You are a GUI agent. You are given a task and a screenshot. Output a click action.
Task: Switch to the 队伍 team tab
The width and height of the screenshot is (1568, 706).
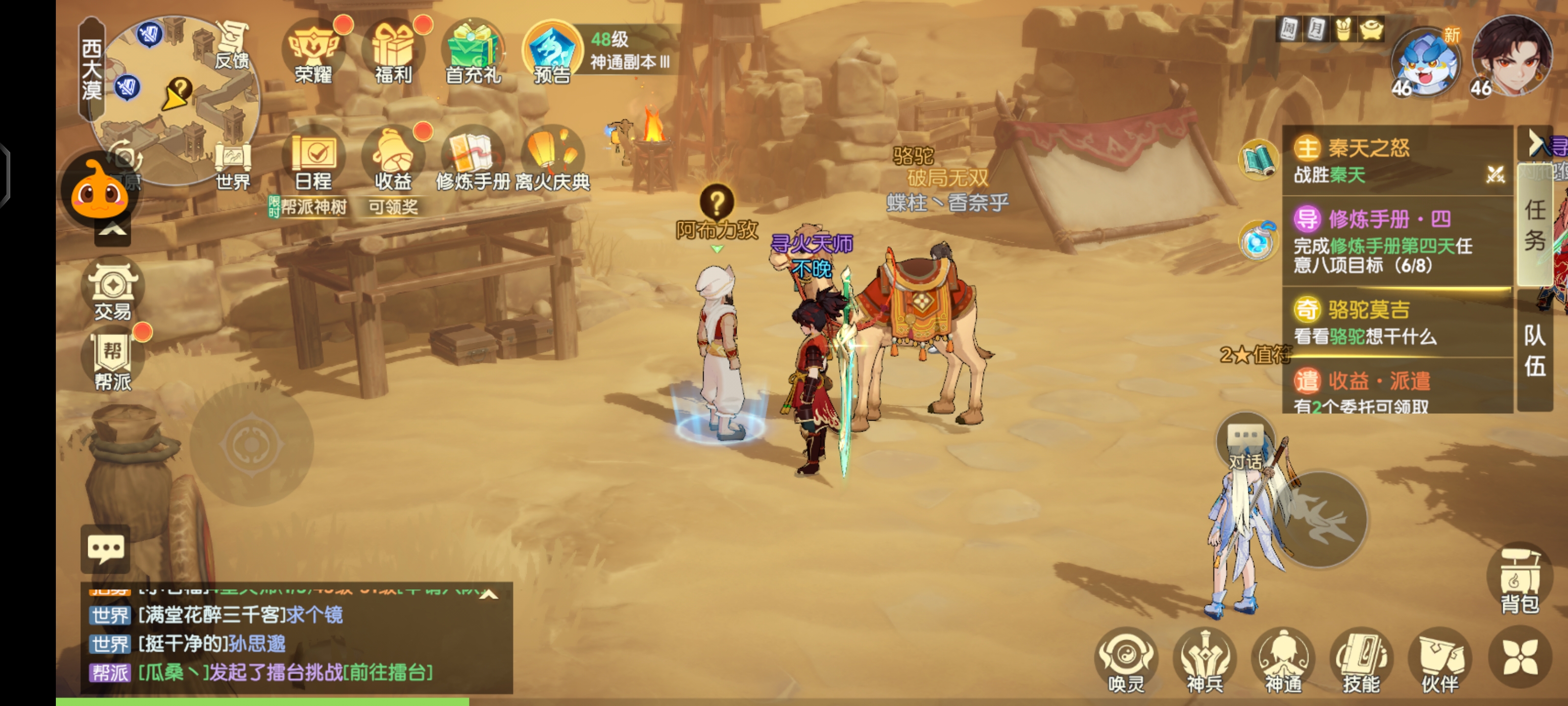click(1535, 352)
